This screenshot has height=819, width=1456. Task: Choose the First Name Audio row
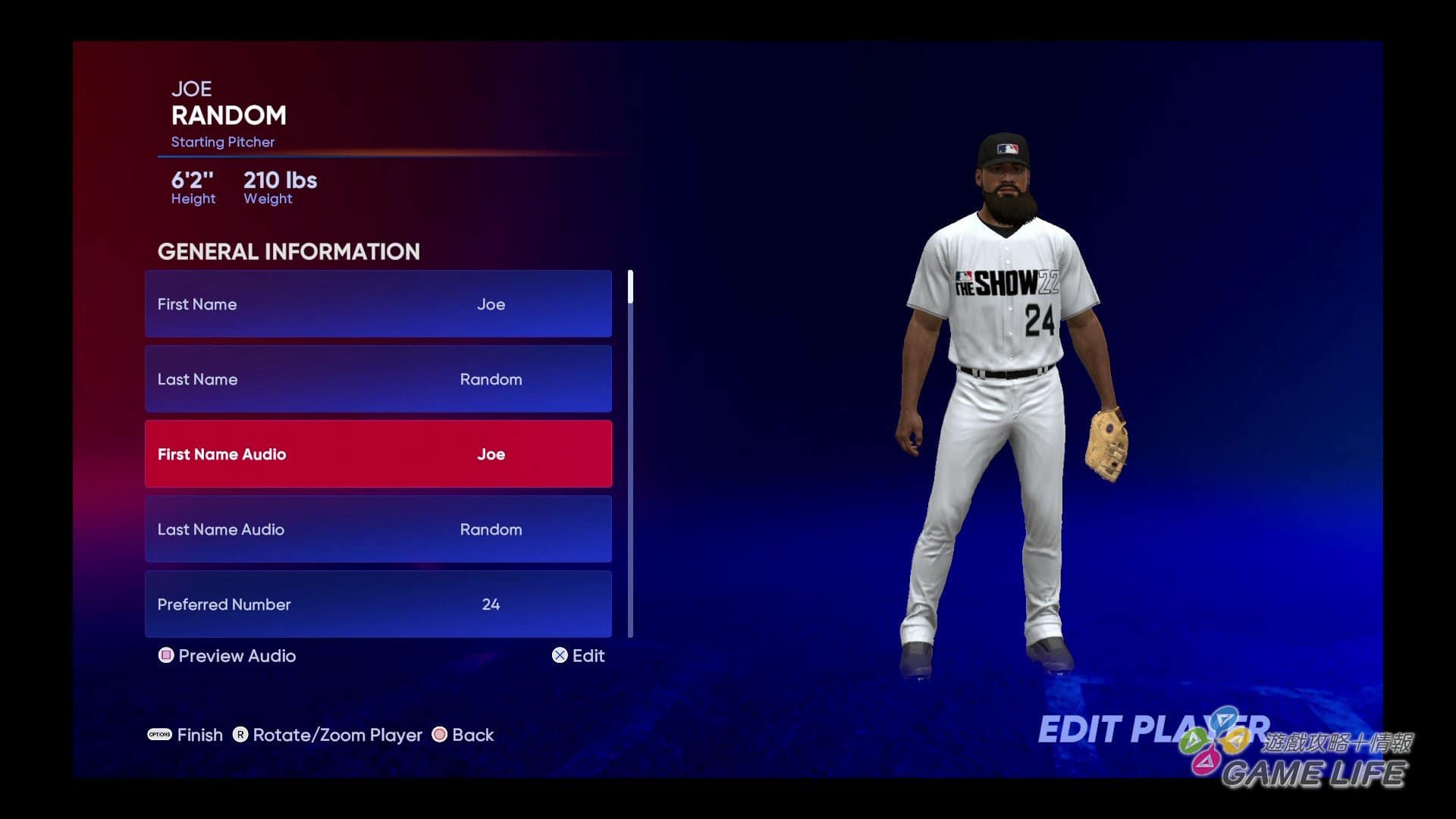pyautogui.click(x=378, y=454)
